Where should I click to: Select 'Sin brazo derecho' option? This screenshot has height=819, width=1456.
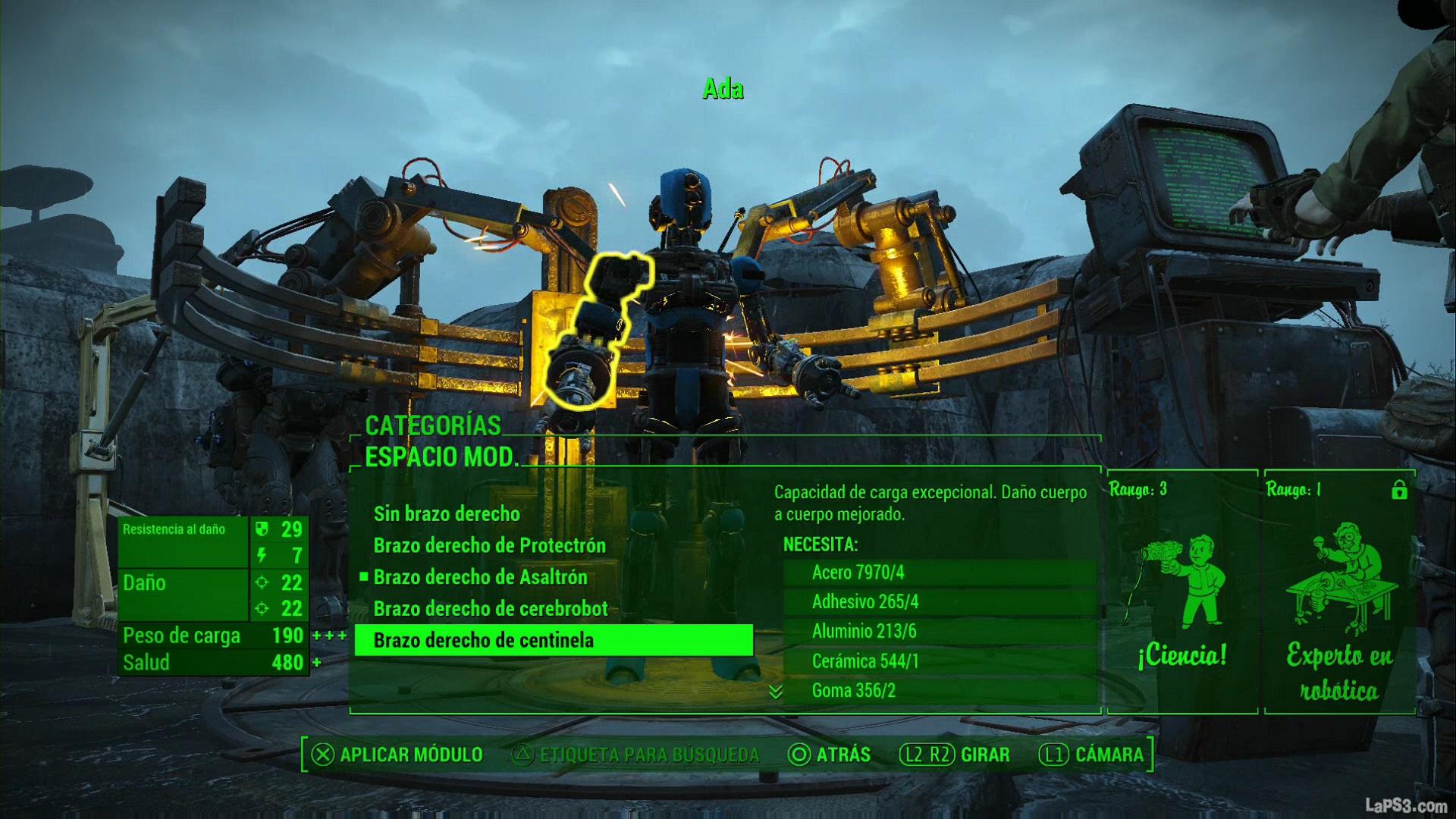pos(447,514)
